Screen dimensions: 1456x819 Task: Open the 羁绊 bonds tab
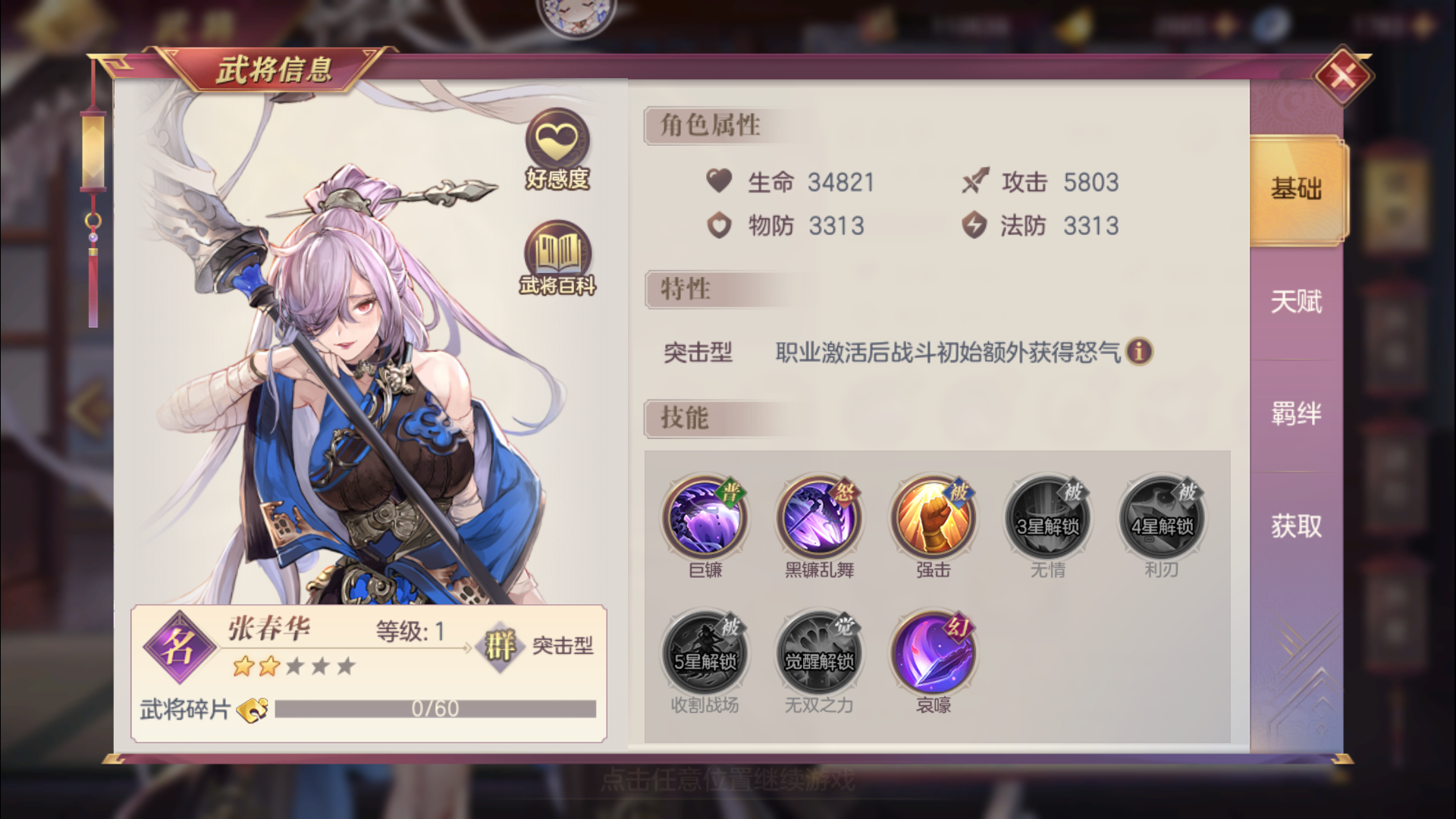click(x=1295, y=413)
